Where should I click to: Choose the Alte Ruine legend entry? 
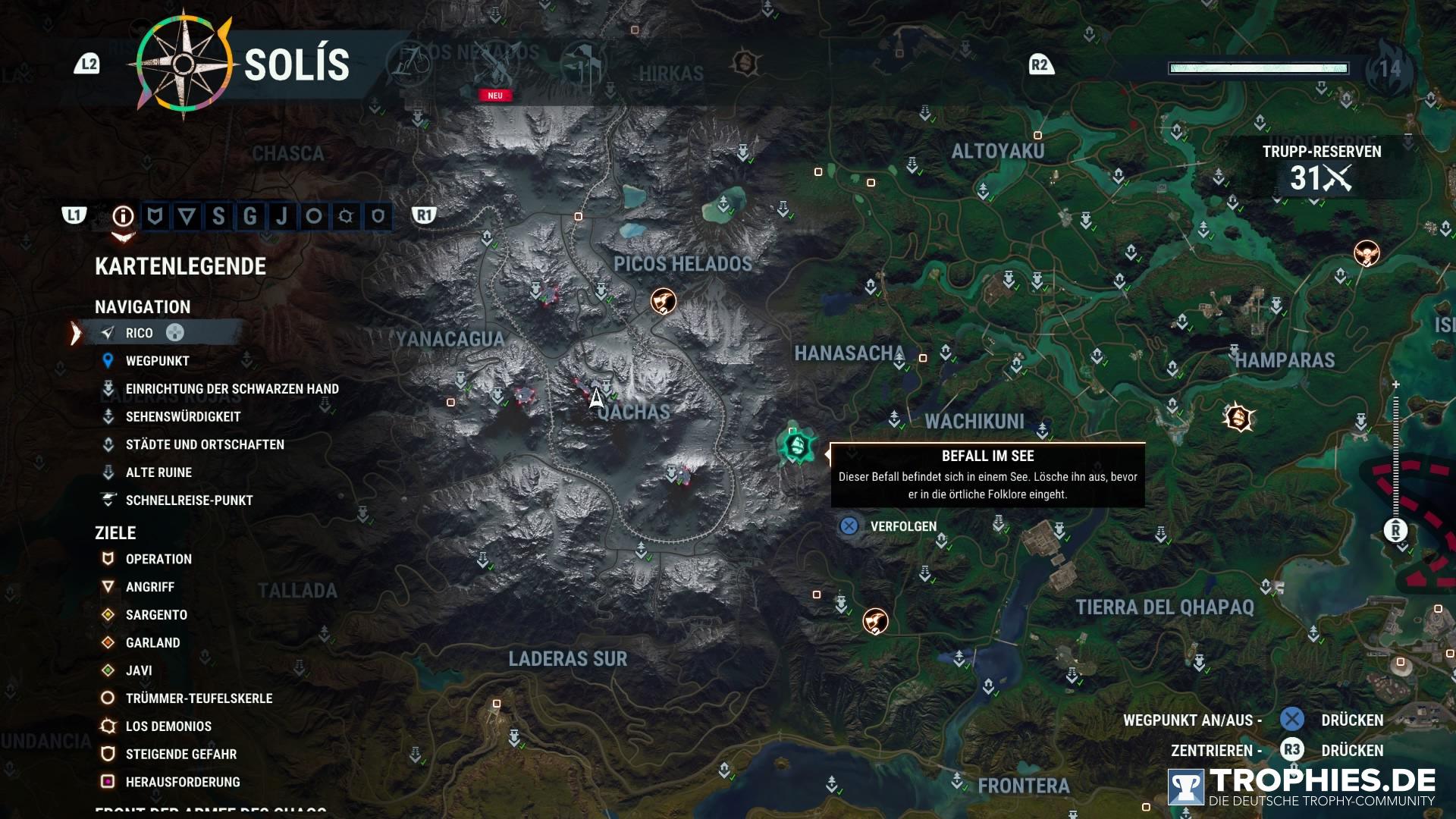pyautogui.click(x=158, y=472)
